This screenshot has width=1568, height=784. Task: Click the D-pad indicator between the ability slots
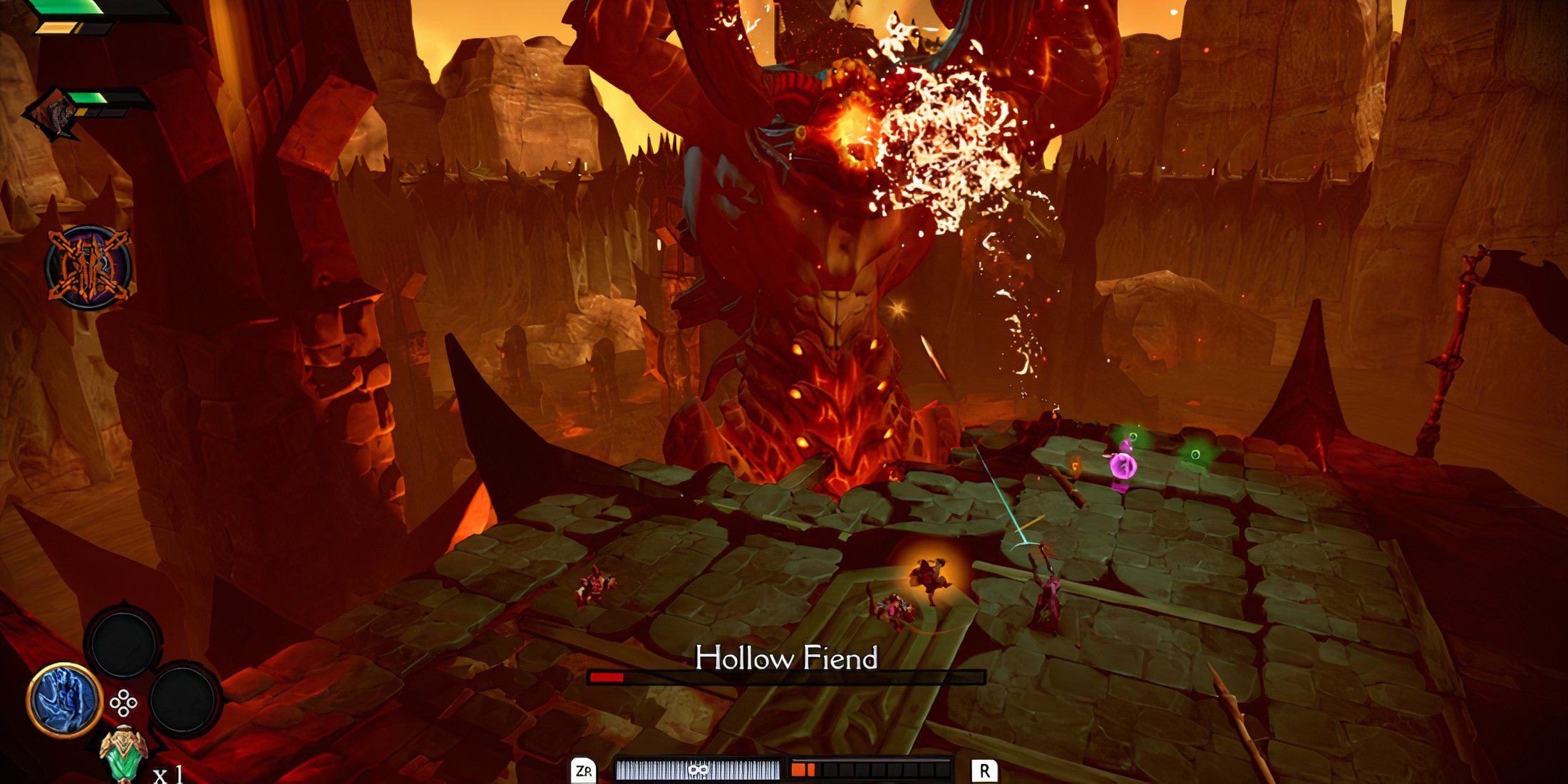coord(123,701)
